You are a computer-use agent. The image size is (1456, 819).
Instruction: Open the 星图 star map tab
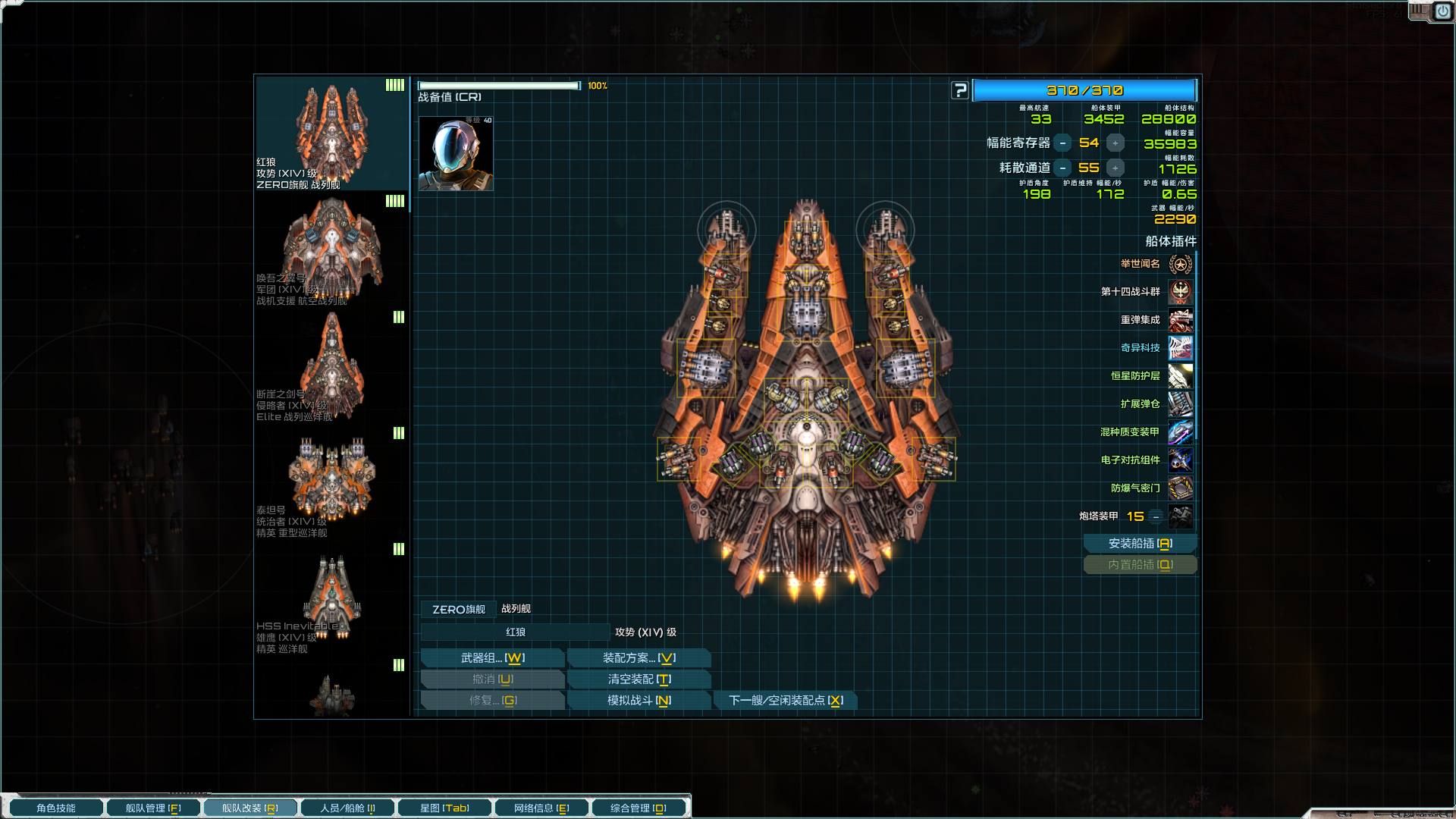tap(444, 808)
